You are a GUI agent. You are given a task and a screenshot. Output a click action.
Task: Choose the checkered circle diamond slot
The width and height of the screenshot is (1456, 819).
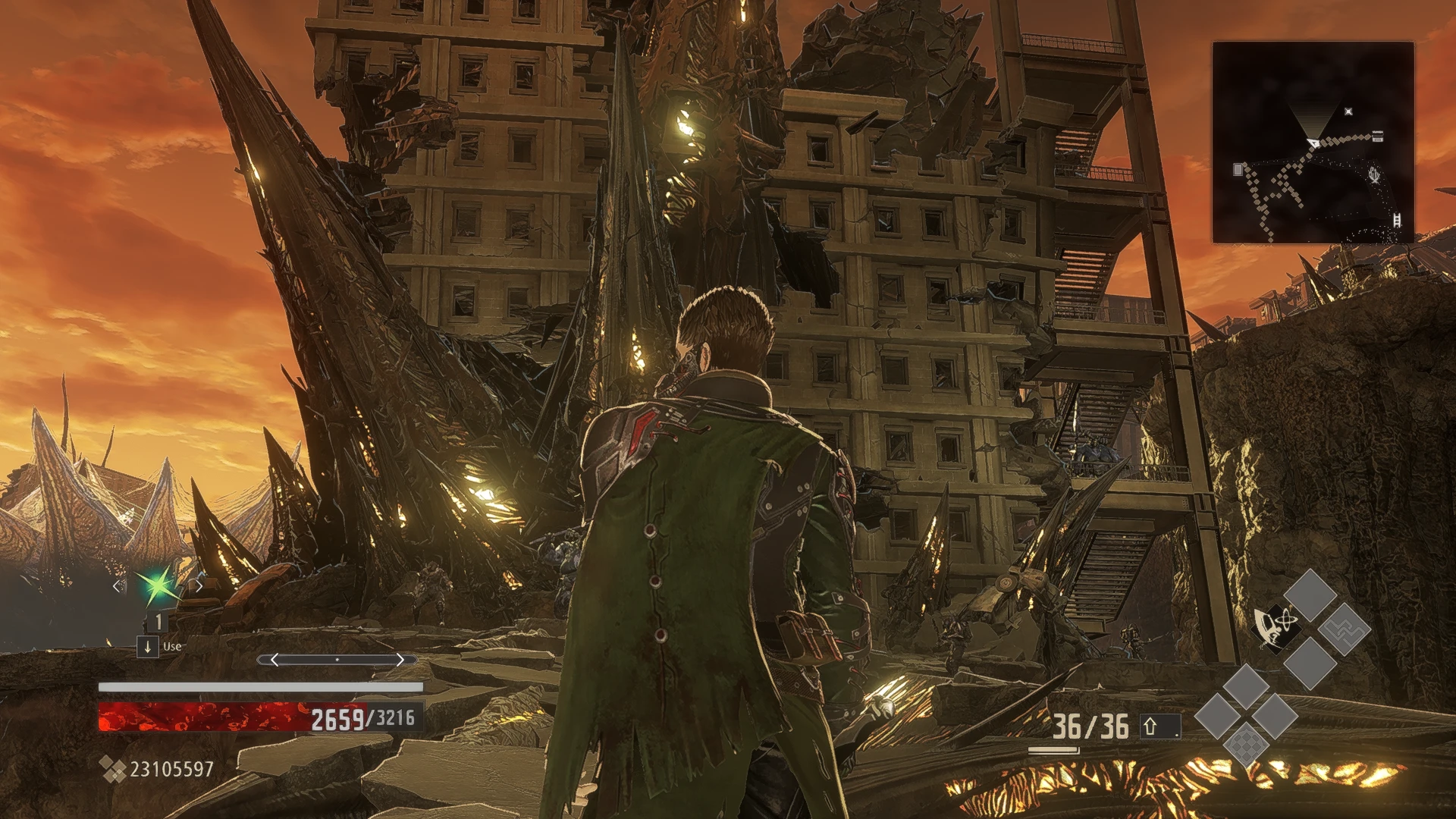coord(1245,744)
